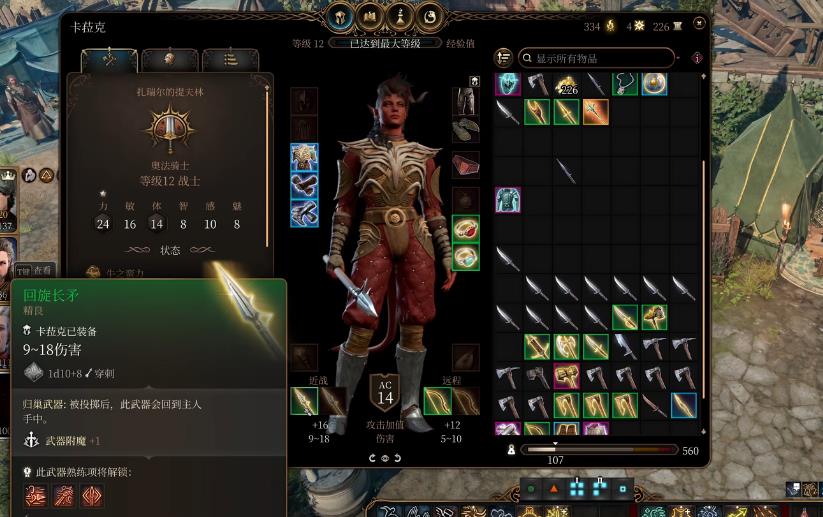The image size is (823, 517).
Task: Click the teal armor item in inventory
Action: (508, 199)
